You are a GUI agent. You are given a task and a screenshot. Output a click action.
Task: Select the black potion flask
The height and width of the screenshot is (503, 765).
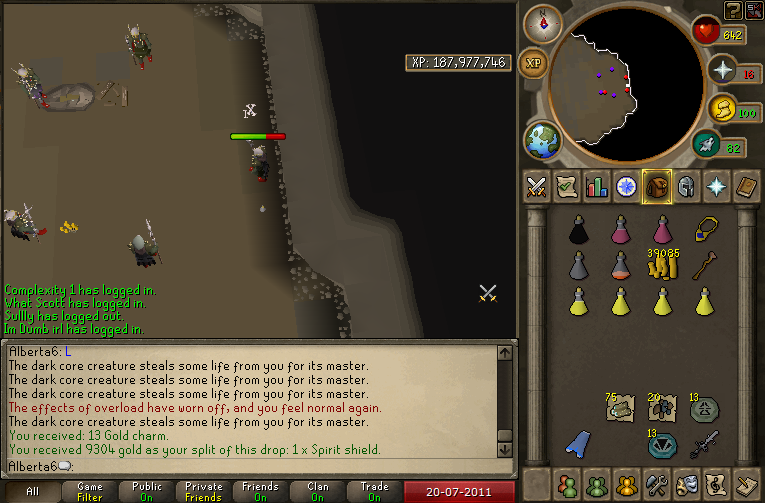tap(580, 231)
